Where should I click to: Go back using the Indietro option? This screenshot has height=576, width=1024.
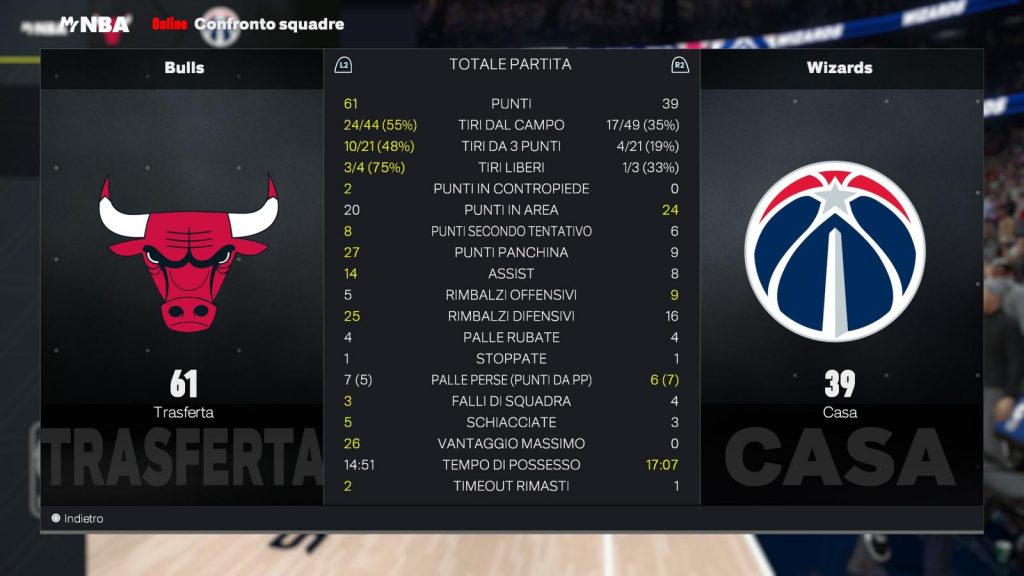(x=78, y=519)
